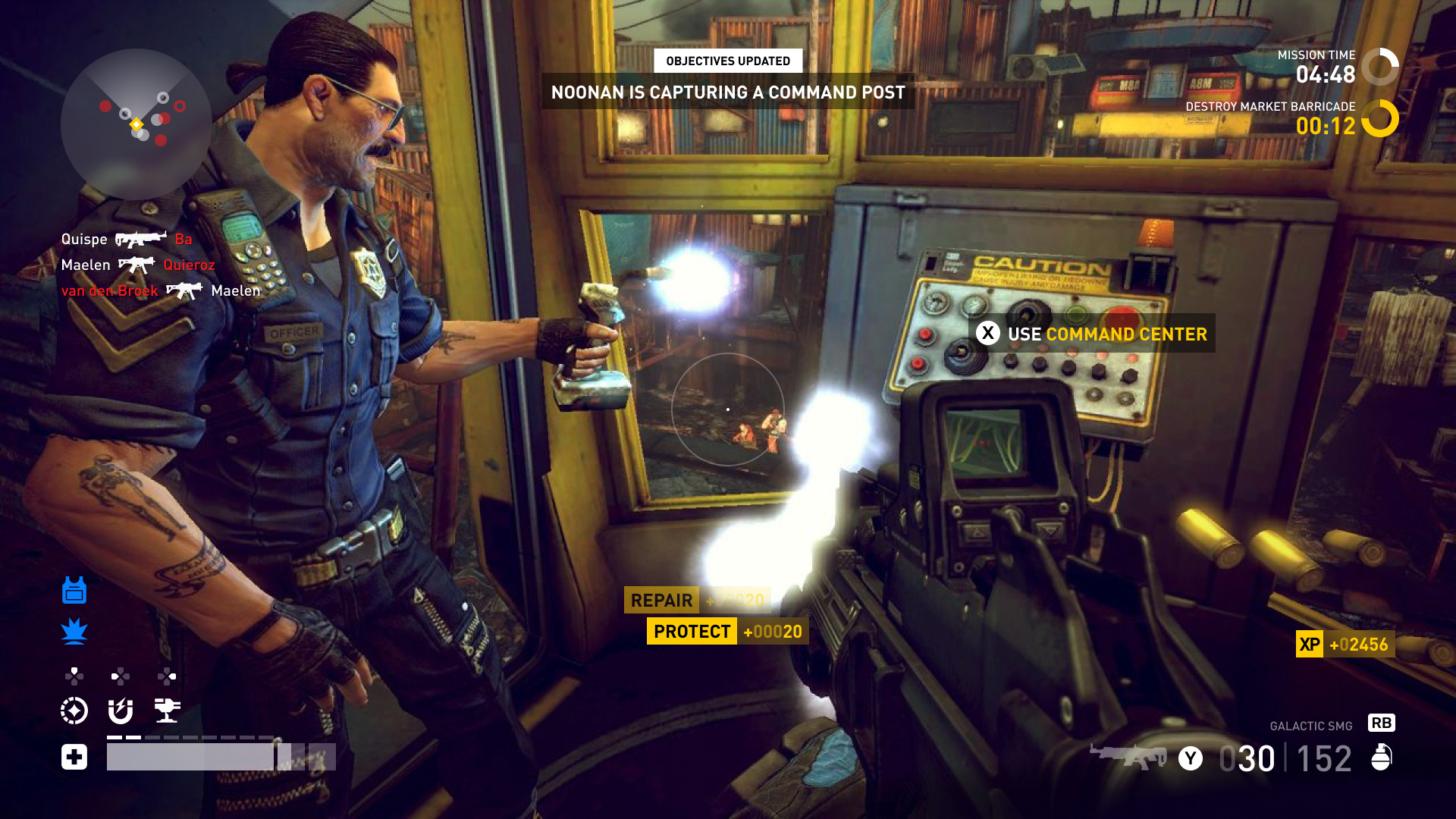Select the grenade icon
The image size is (1456, 819).
click(x=1382, y=757)
